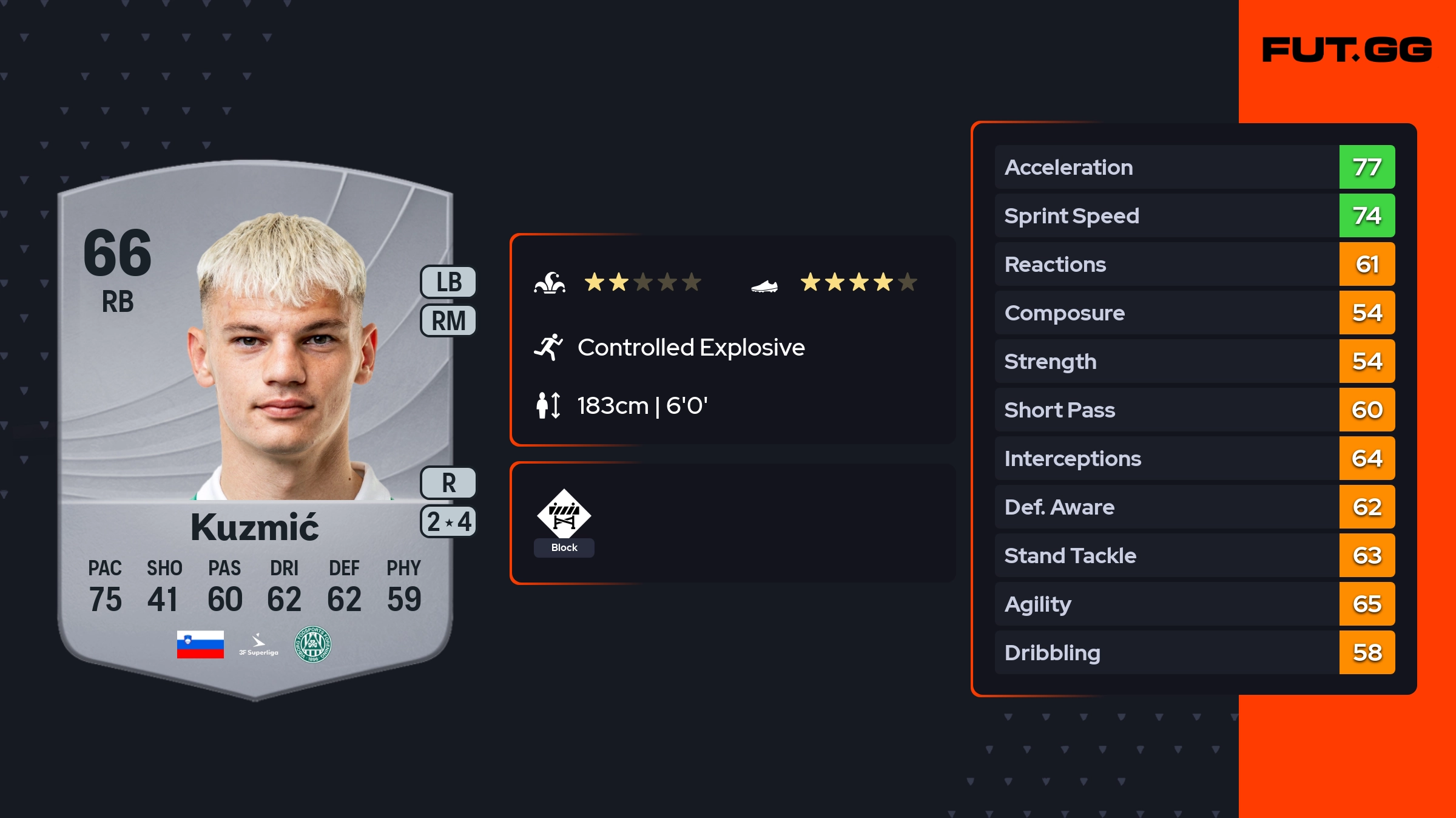This screenshot has width=1456, height=818.
Task: Choose the RM alternate position badge
Action: click(x=448, y=320)
